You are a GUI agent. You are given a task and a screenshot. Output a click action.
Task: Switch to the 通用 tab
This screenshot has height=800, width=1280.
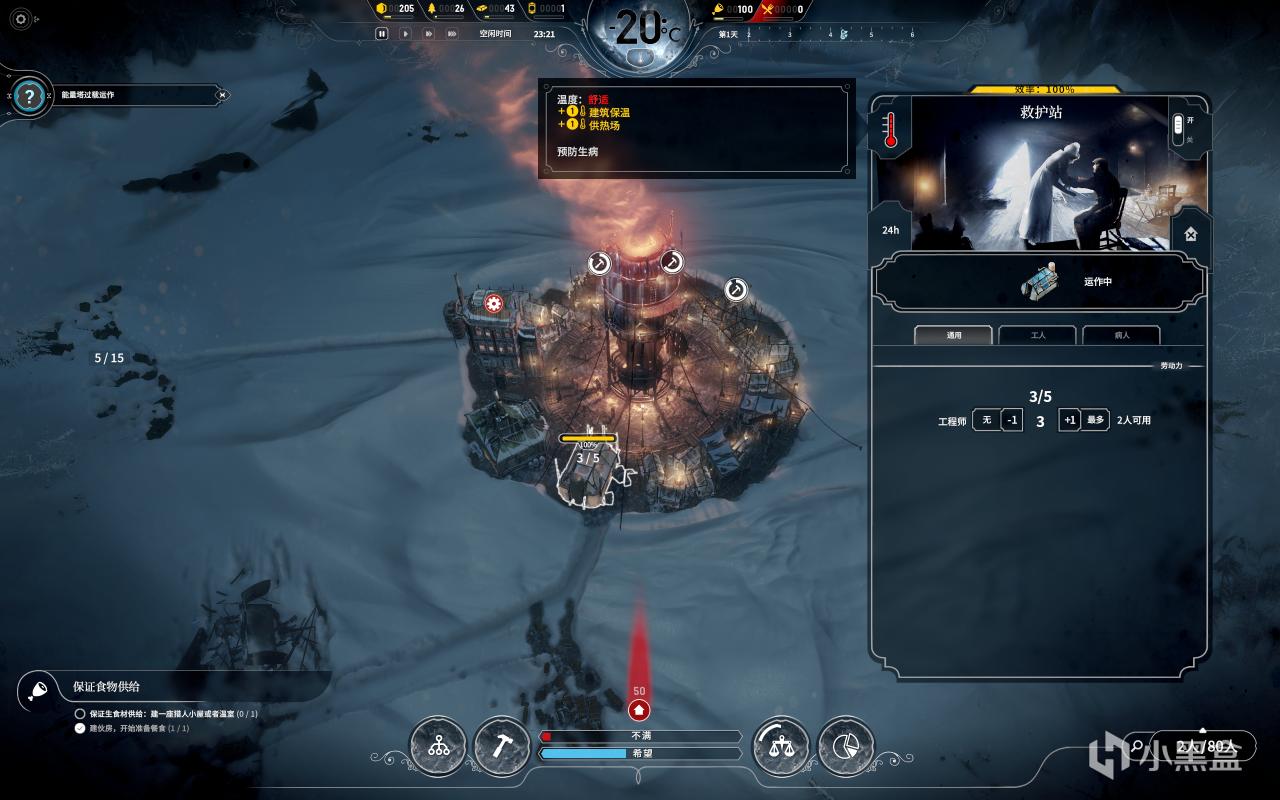click(953, 336)
